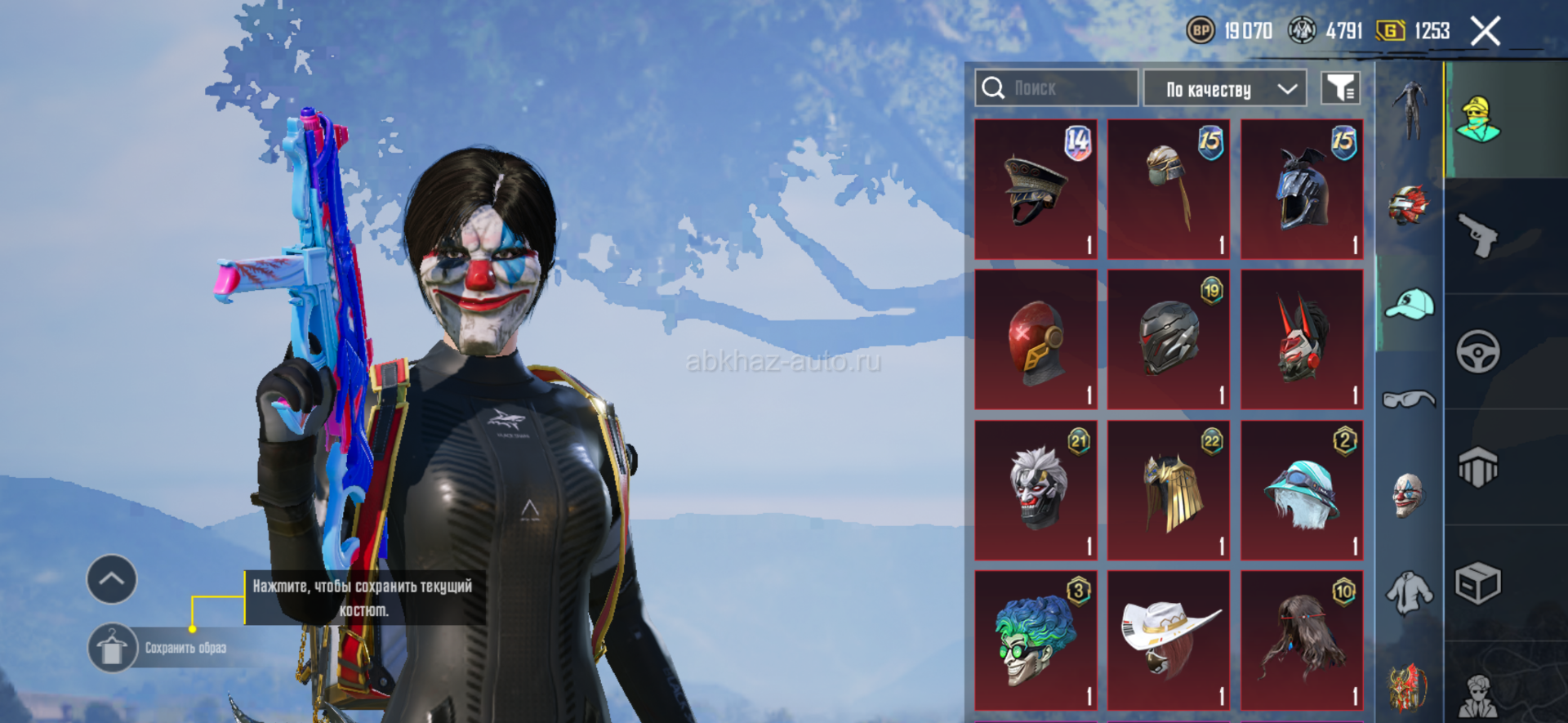Screen dimensions: 1568x723
Task: Choose the green-haired clown head item
Action: pyautogui.click(x=1036, y=640)
